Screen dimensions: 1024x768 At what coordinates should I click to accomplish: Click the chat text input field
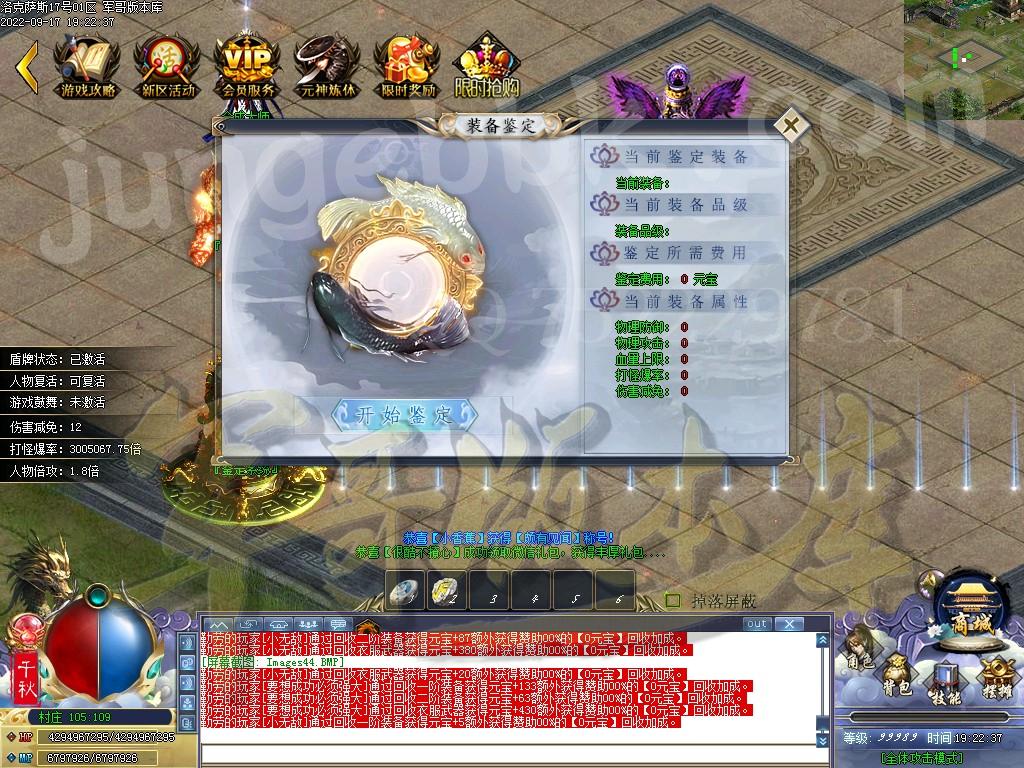point(515,755)
